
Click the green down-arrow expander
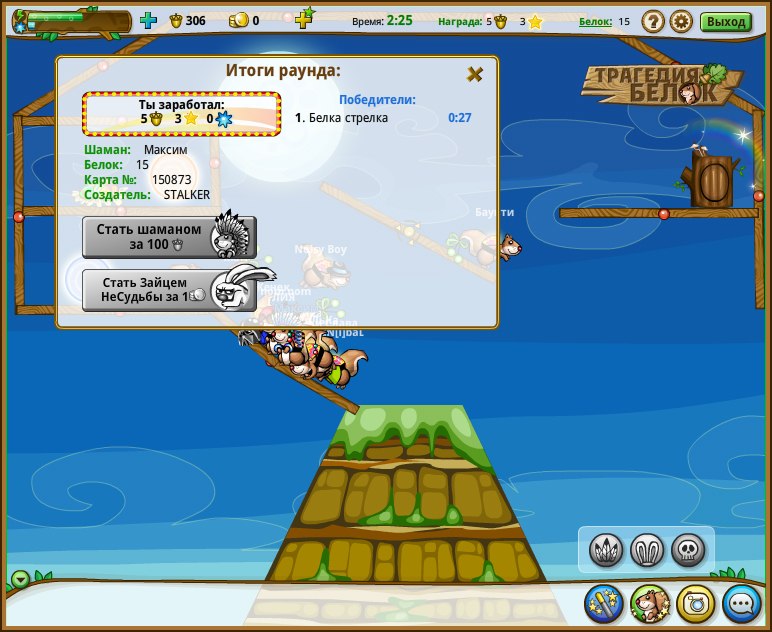tap(21, 580)
